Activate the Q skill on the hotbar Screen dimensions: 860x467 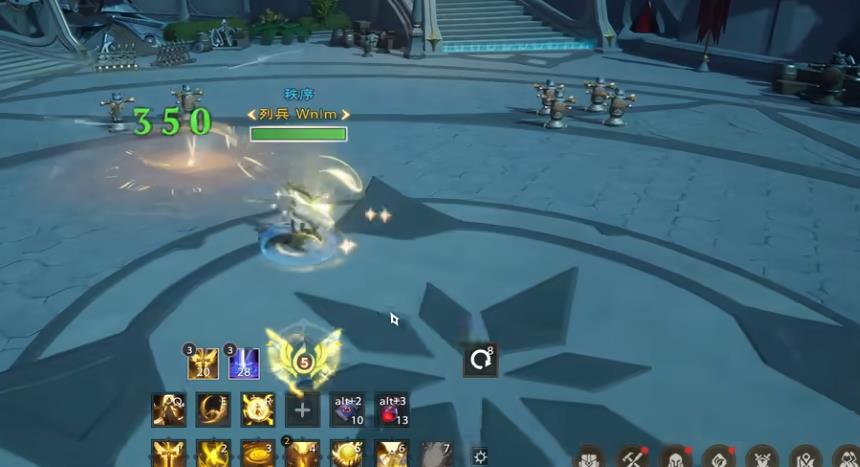pos(168,409)
